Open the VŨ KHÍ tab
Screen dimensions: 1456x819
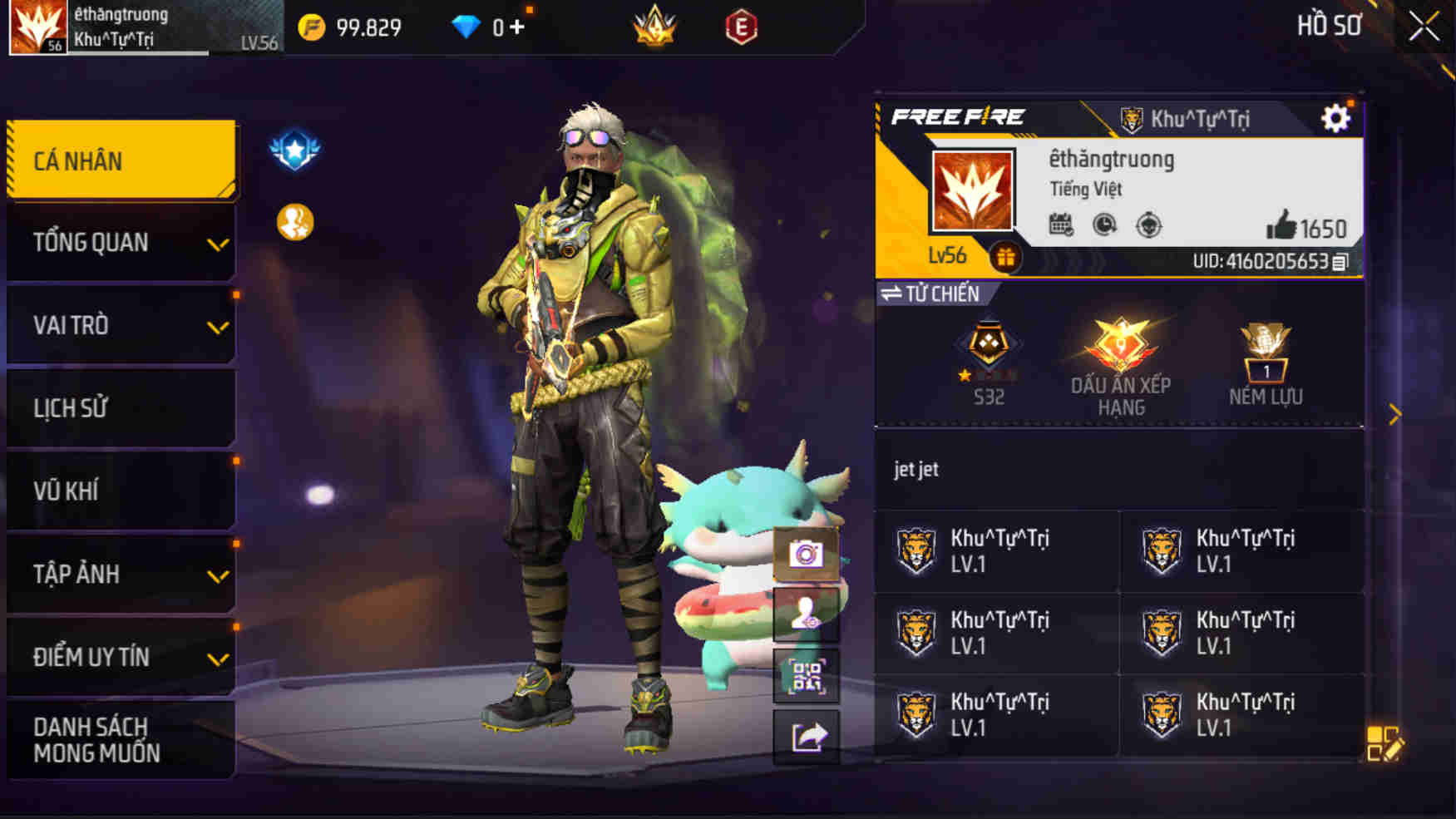[x=121, y=491]
